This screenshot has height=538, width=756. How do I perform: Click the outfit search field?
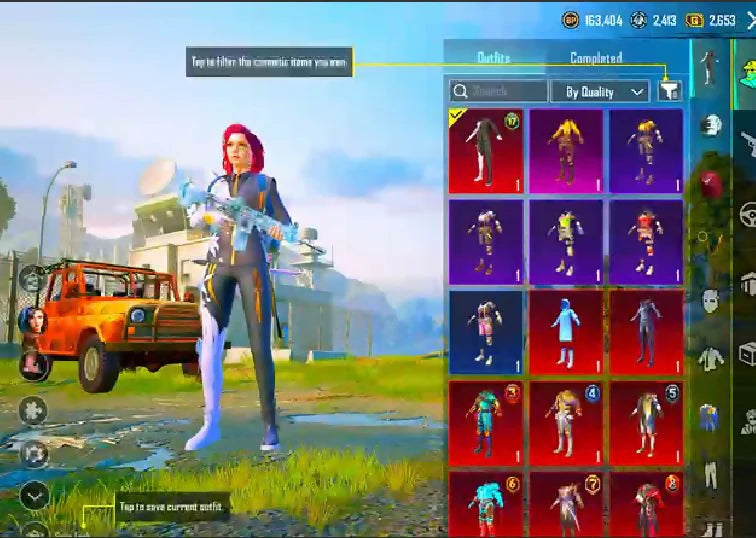[498, 91]
